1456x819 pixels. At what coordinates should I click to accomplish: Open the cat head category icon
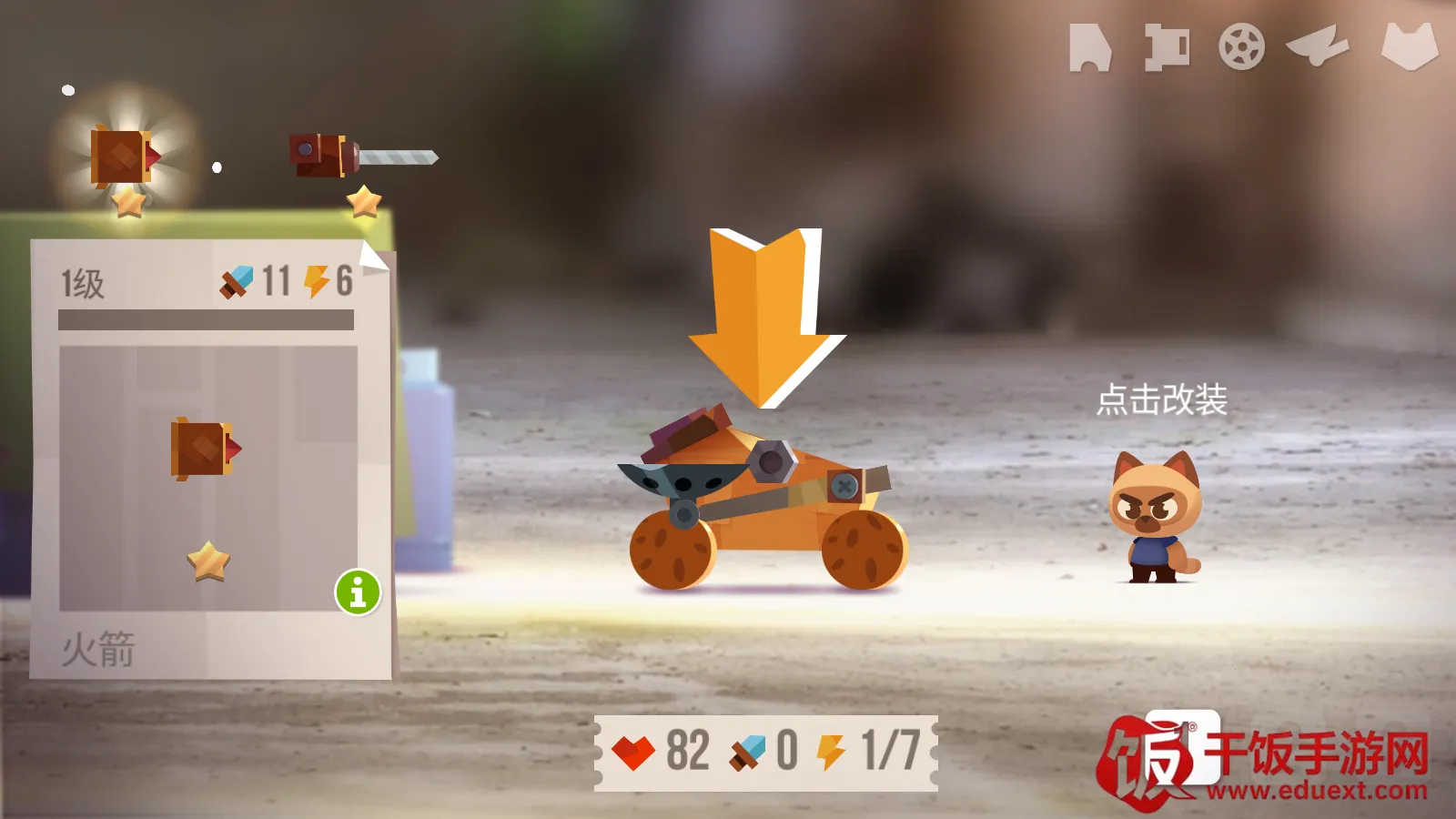[x=1409, y=45]
